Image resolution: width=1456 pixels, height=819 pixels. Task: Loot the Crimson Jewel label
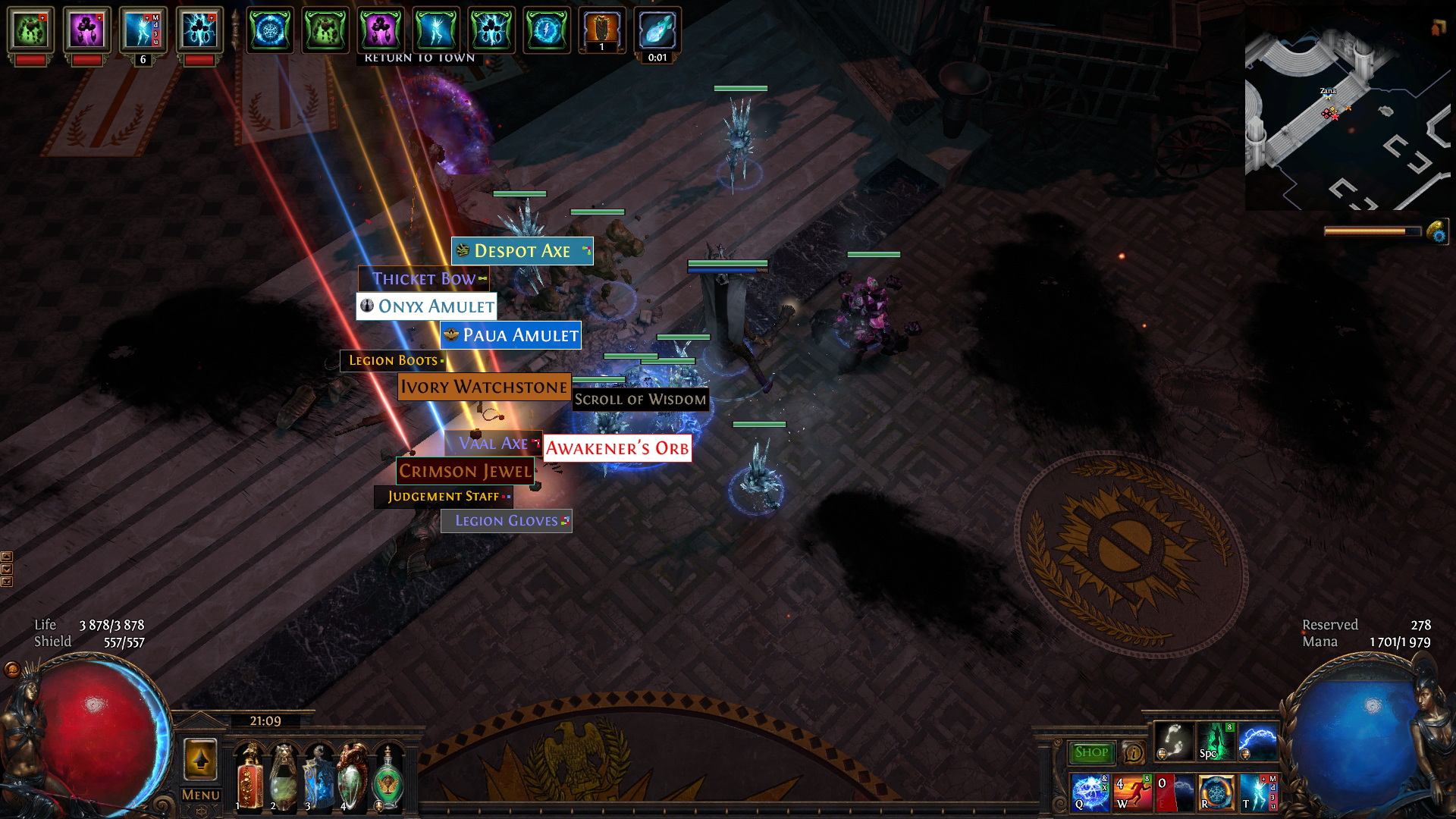click(x=465, y=471)
